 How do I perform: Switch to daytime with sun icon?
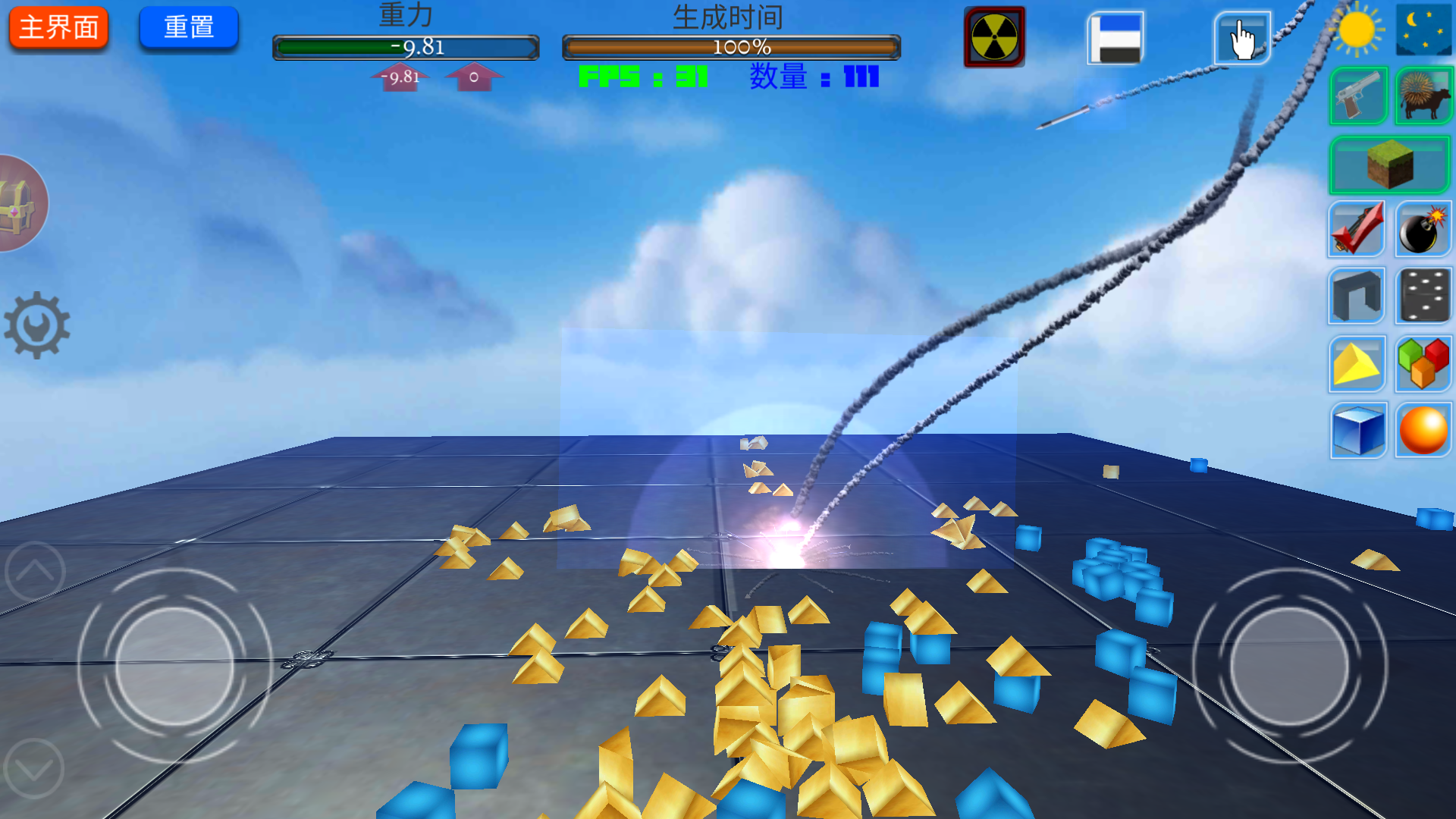(x=1357, y=30)
